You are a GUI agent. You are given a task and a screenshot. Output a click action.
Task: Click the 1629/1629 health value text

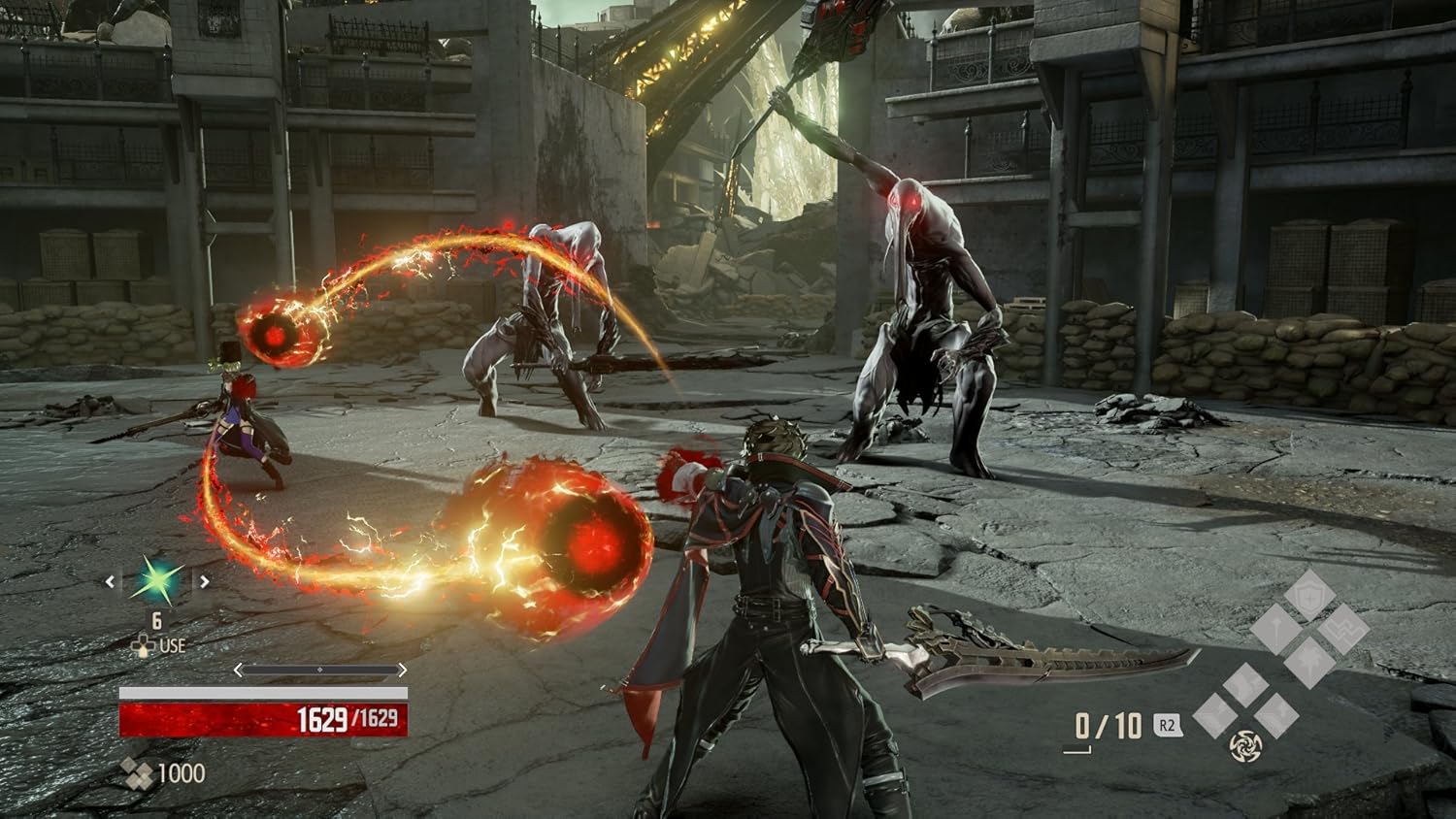click(348, 719)
